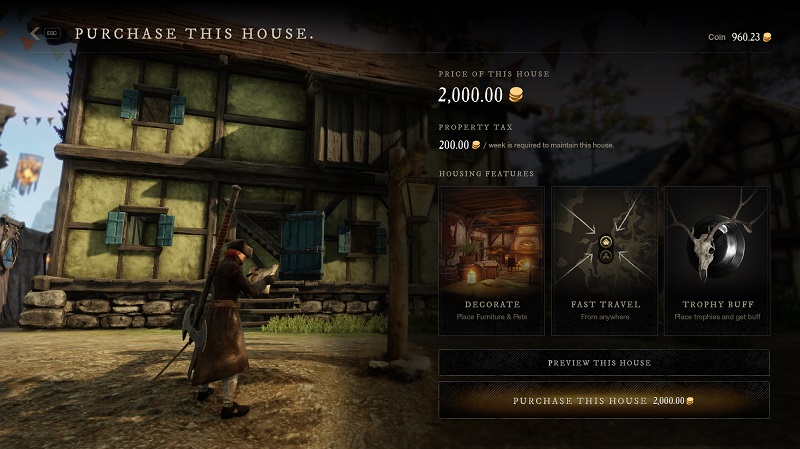Select the Decorate housing feature card

(491, 260)
